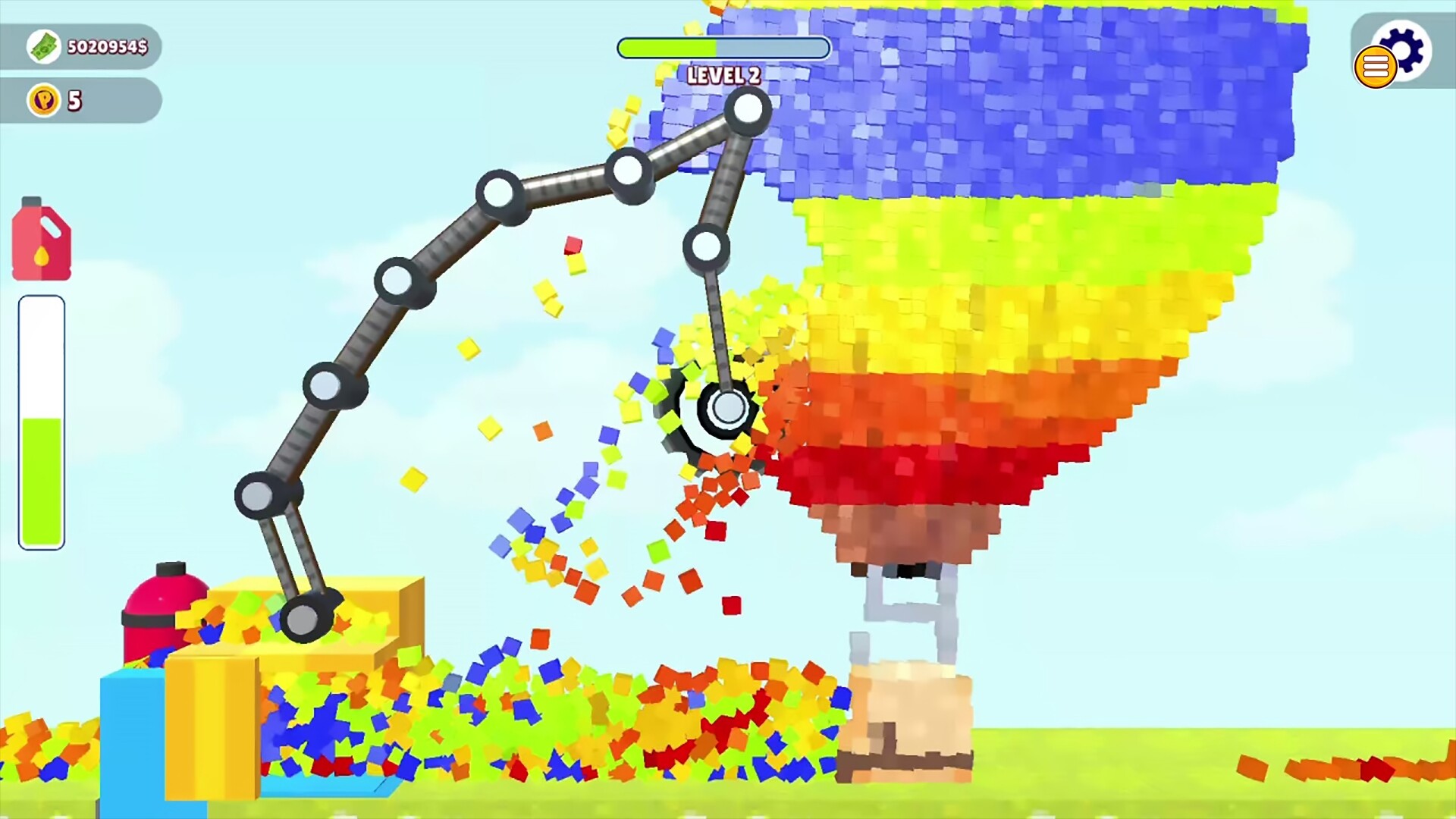Expand the fuel gauge panel

(42, 417)
